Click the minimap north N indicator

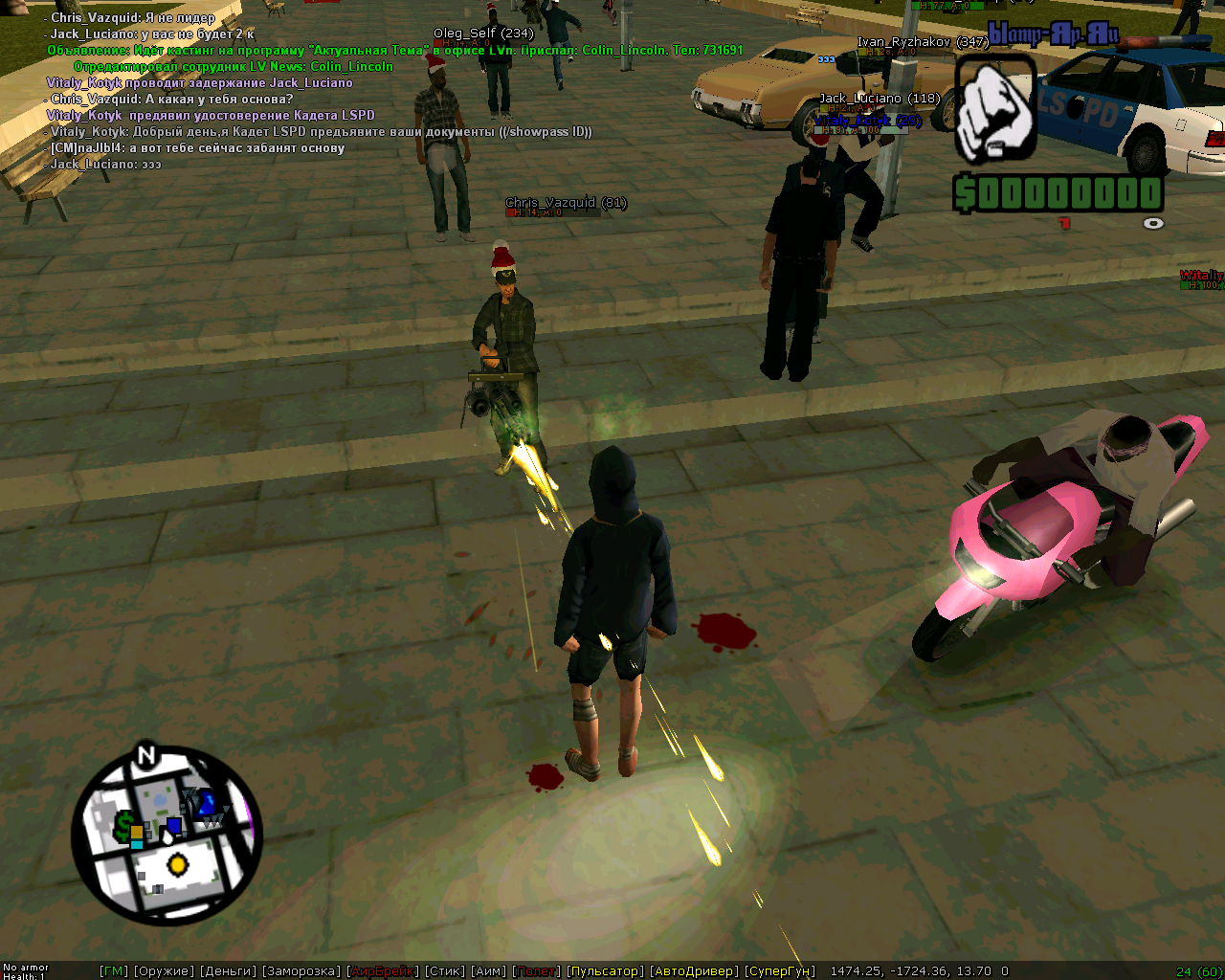point(145,756)
